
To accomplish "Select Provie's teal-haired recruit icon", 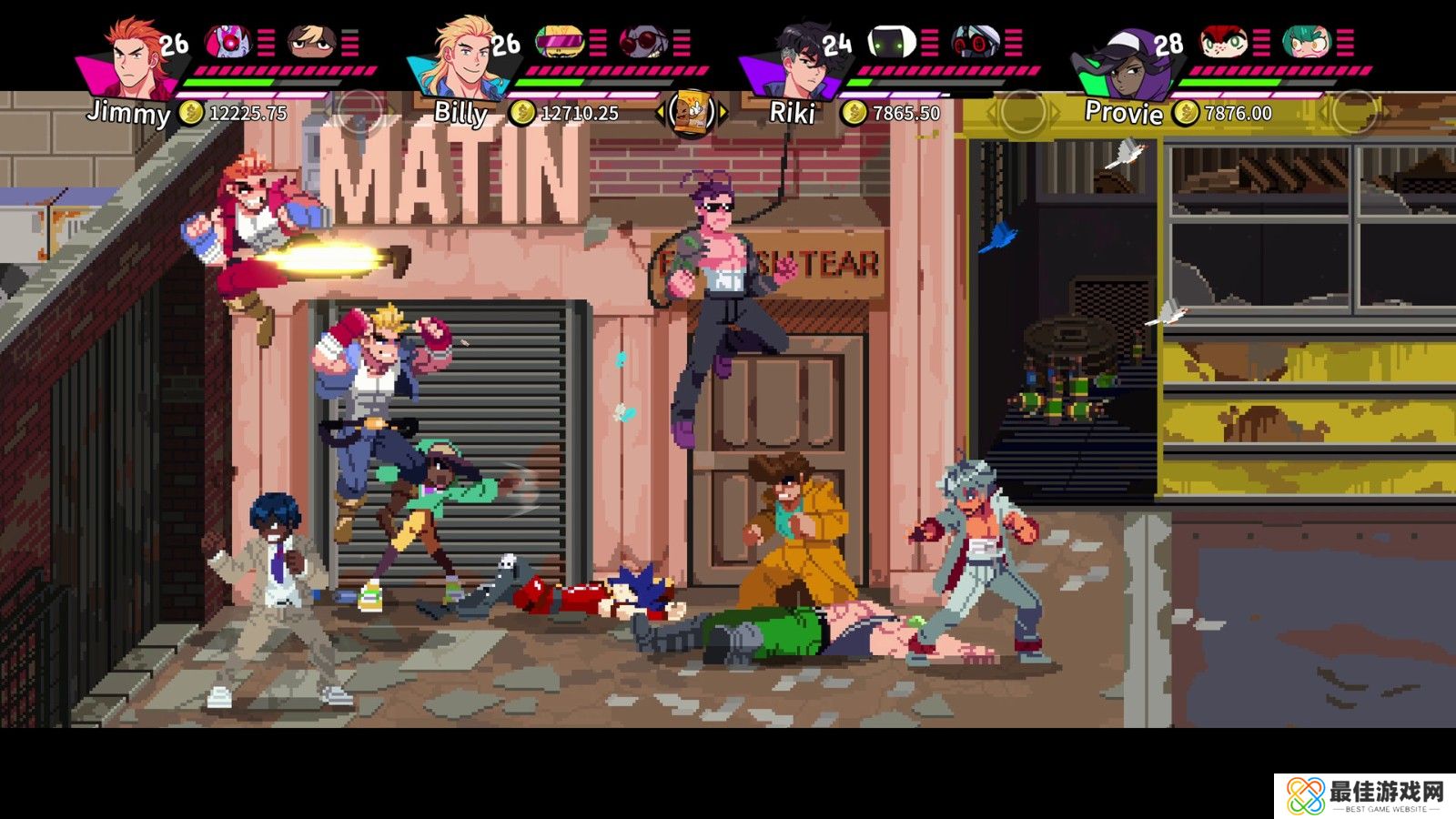I will [x=1306, y=41].
